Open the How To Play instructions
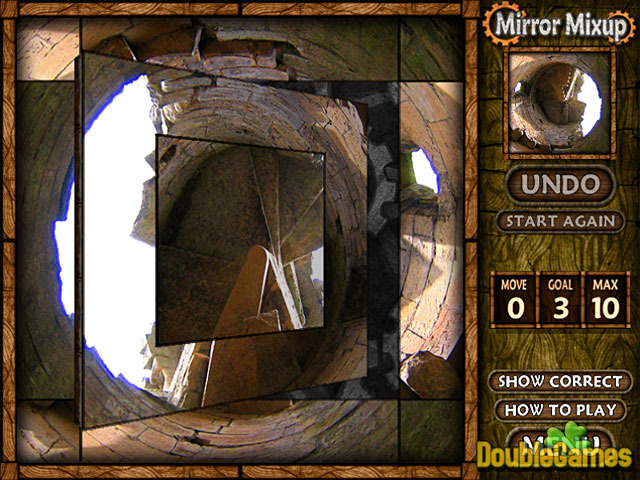 560,409
